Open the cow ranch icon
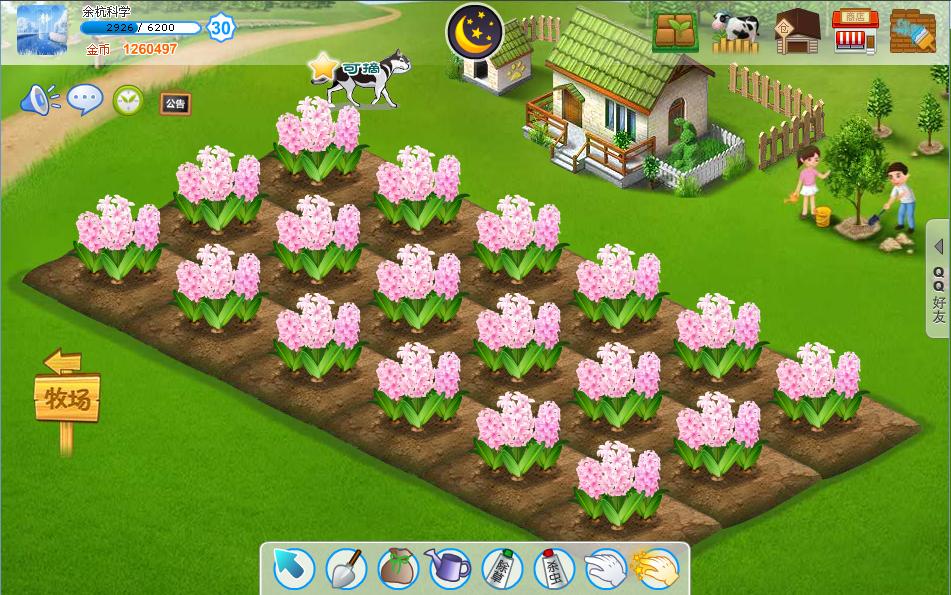 click(735, 31)
